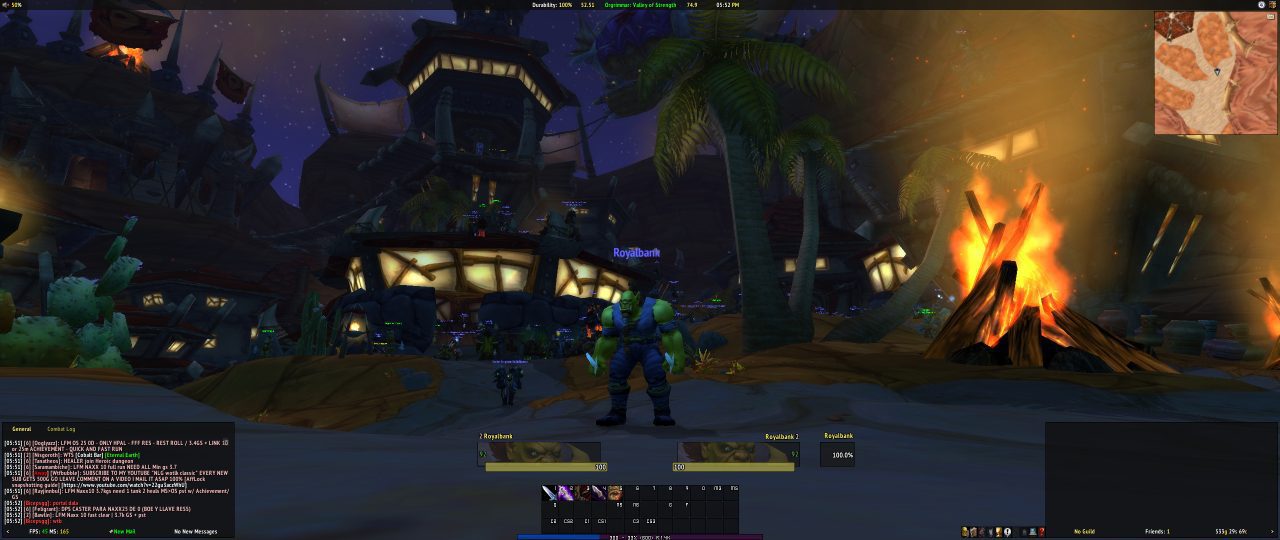Screen dimensions: 1280x540
Task: Select the player unit frame portrait
Action: [x=540, y=453]
